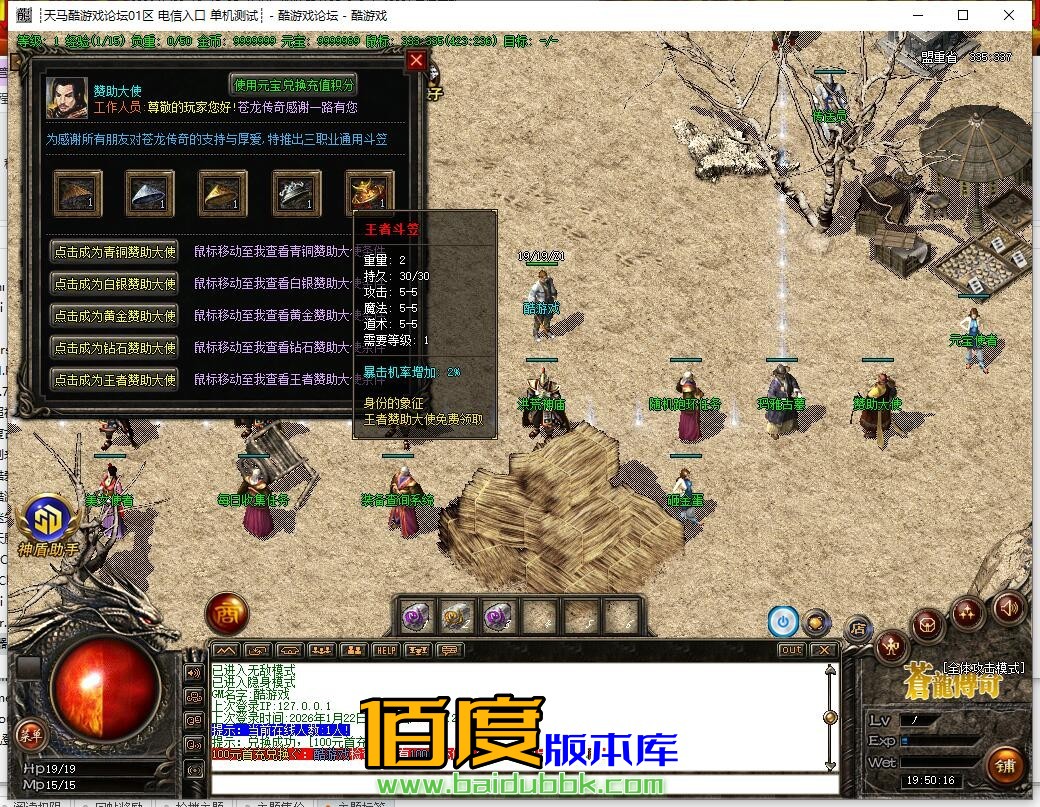The width and height of the screenshot is (1040, 807).
Task: Click the HELP button above chat
Action: pyautogui.click(x=386, y=650)
